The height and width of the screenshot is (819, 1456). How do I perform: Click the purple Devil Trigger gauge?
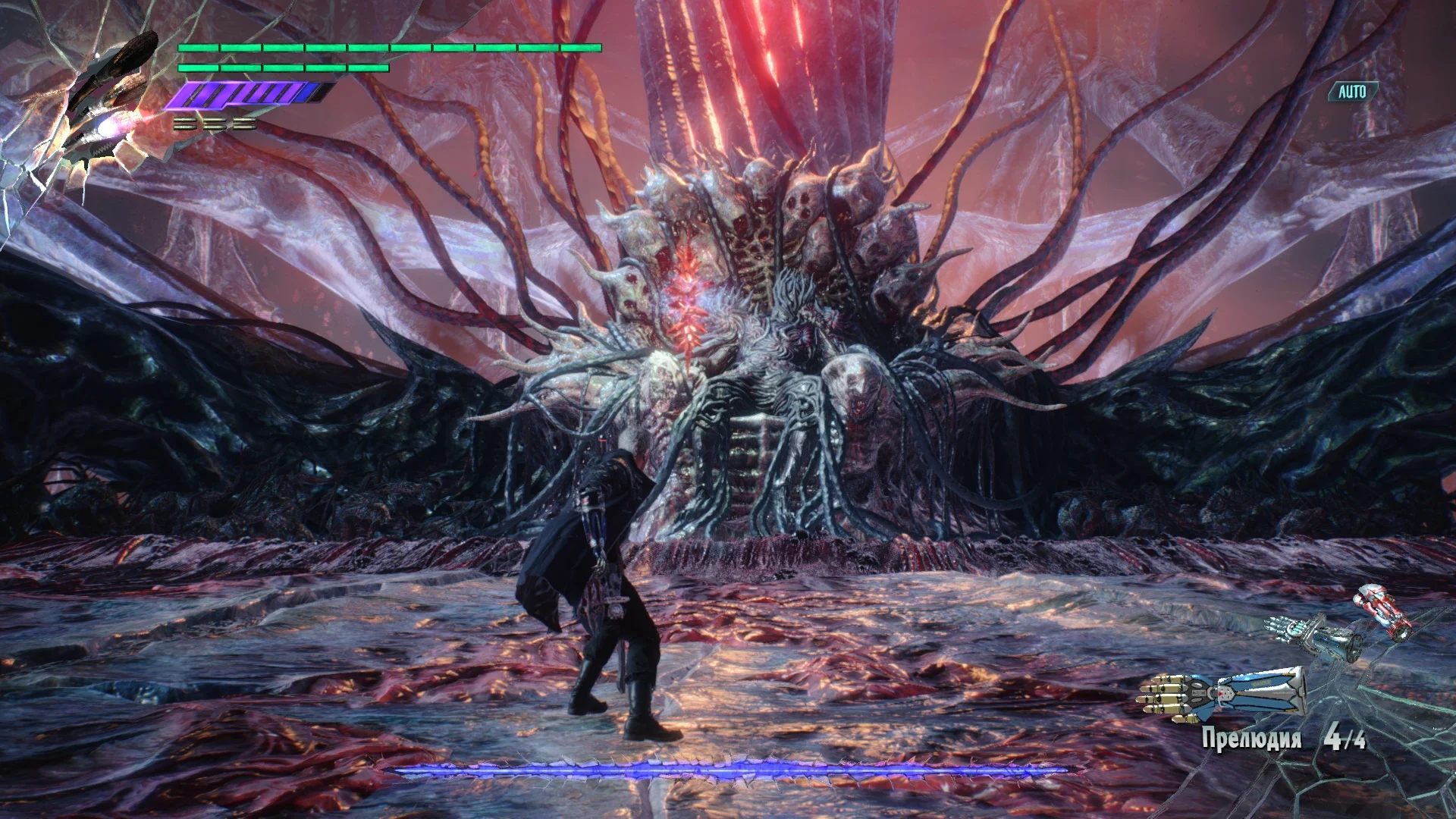(243, 95)
